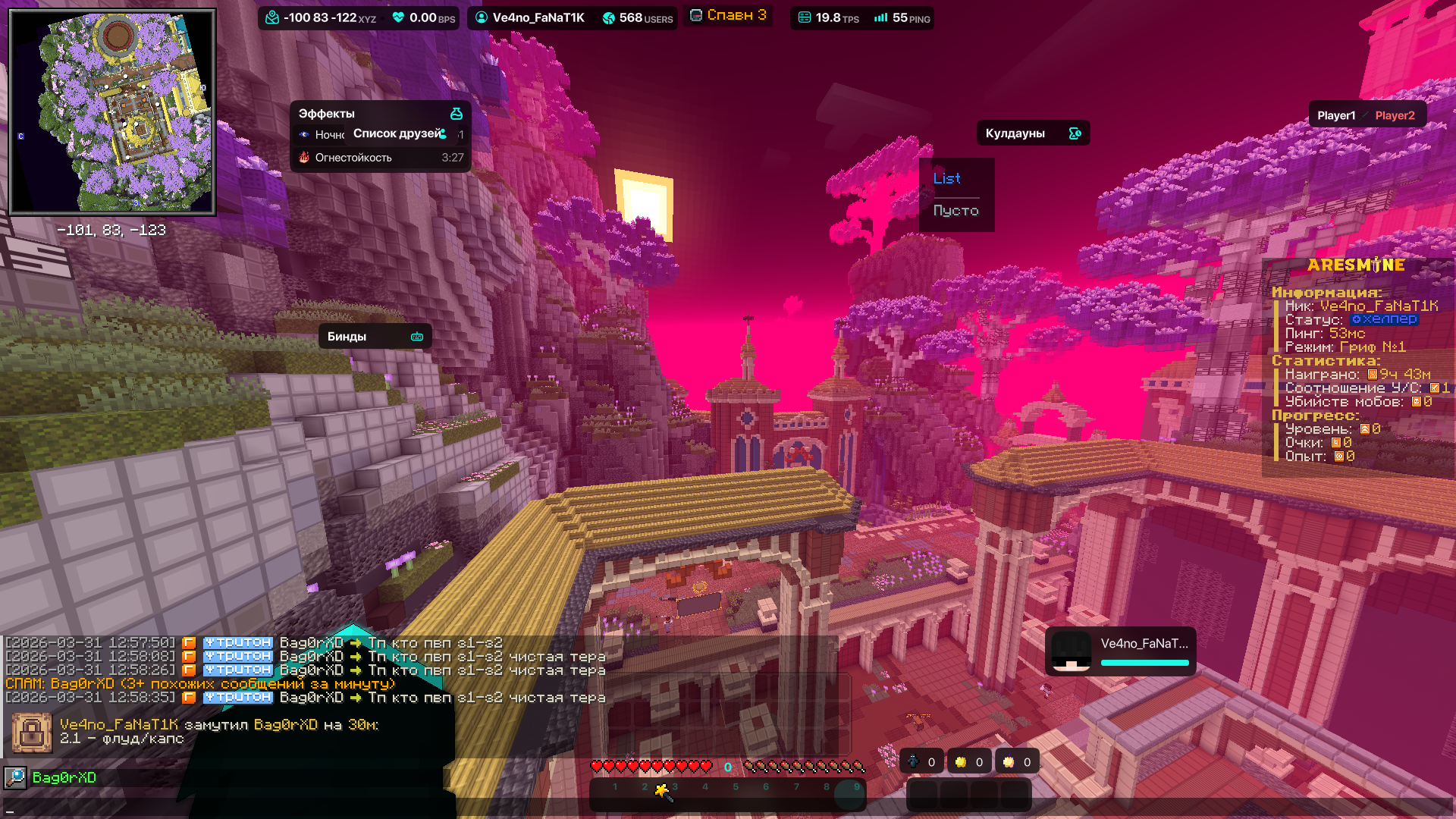Click the magnifying glass search icon
Viewport: 1456px width, 819px height.
click(15, 777)
